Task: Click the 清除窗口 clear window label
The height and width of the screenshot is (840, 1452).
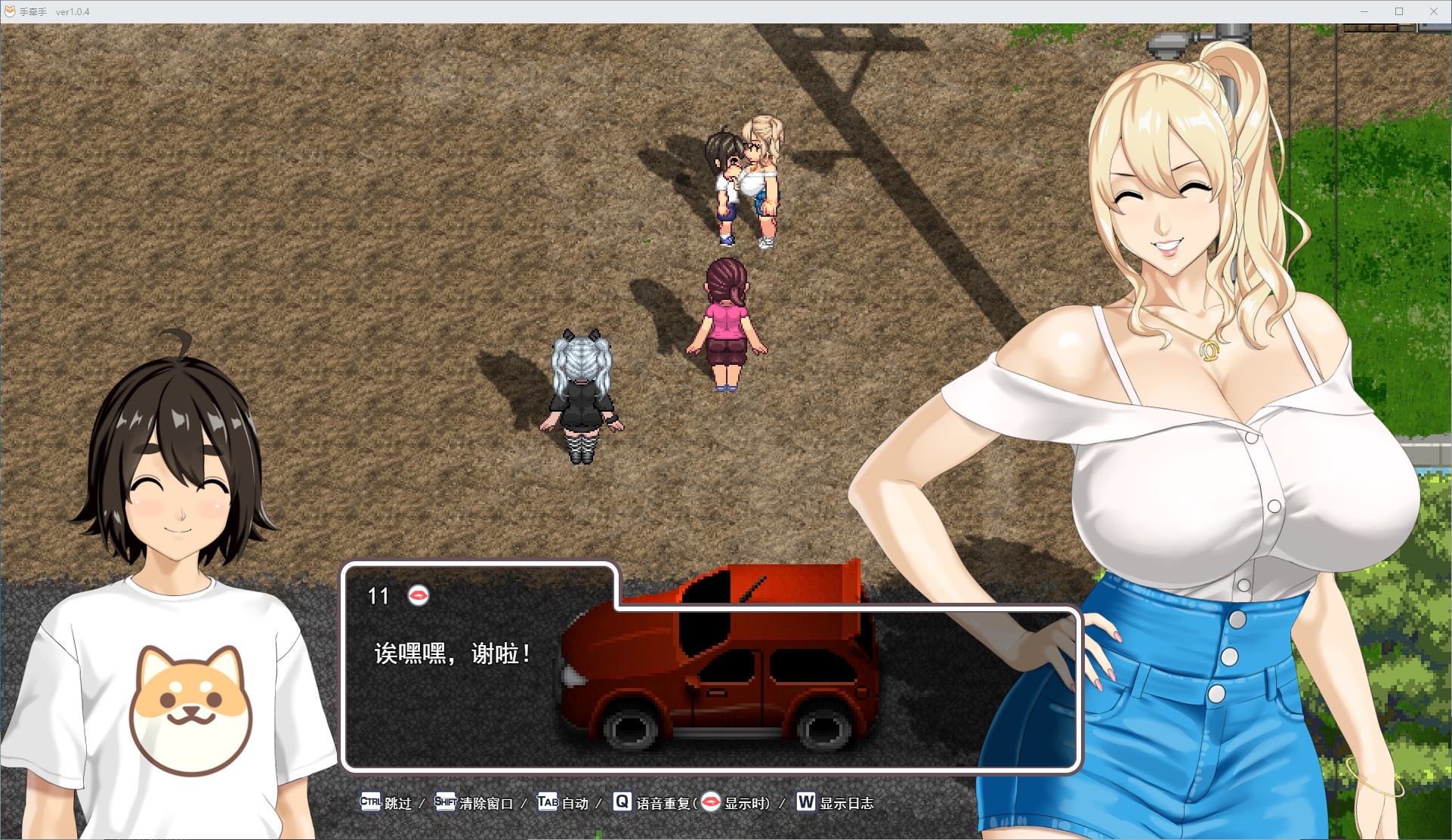Action: pos(484,803)
